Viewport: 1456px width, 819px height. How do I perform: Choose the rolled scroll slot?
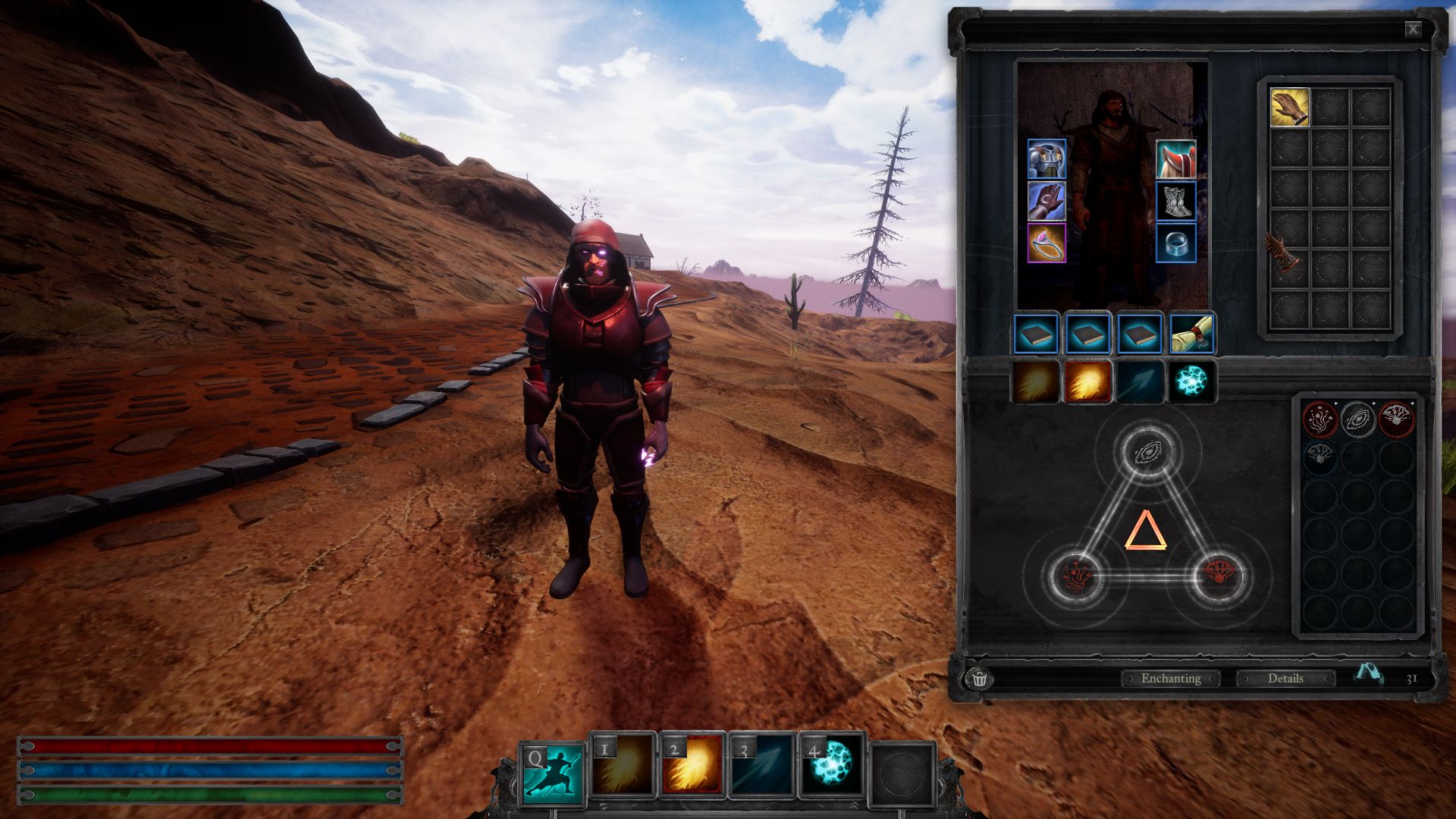[x=1191, y=334]
